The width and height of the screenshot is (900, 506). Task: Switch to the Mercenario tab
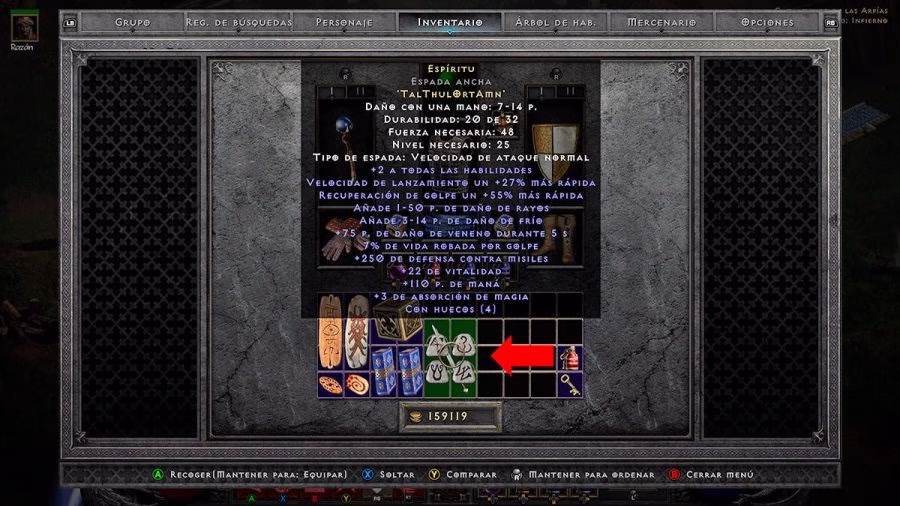(x=661, y=22)
